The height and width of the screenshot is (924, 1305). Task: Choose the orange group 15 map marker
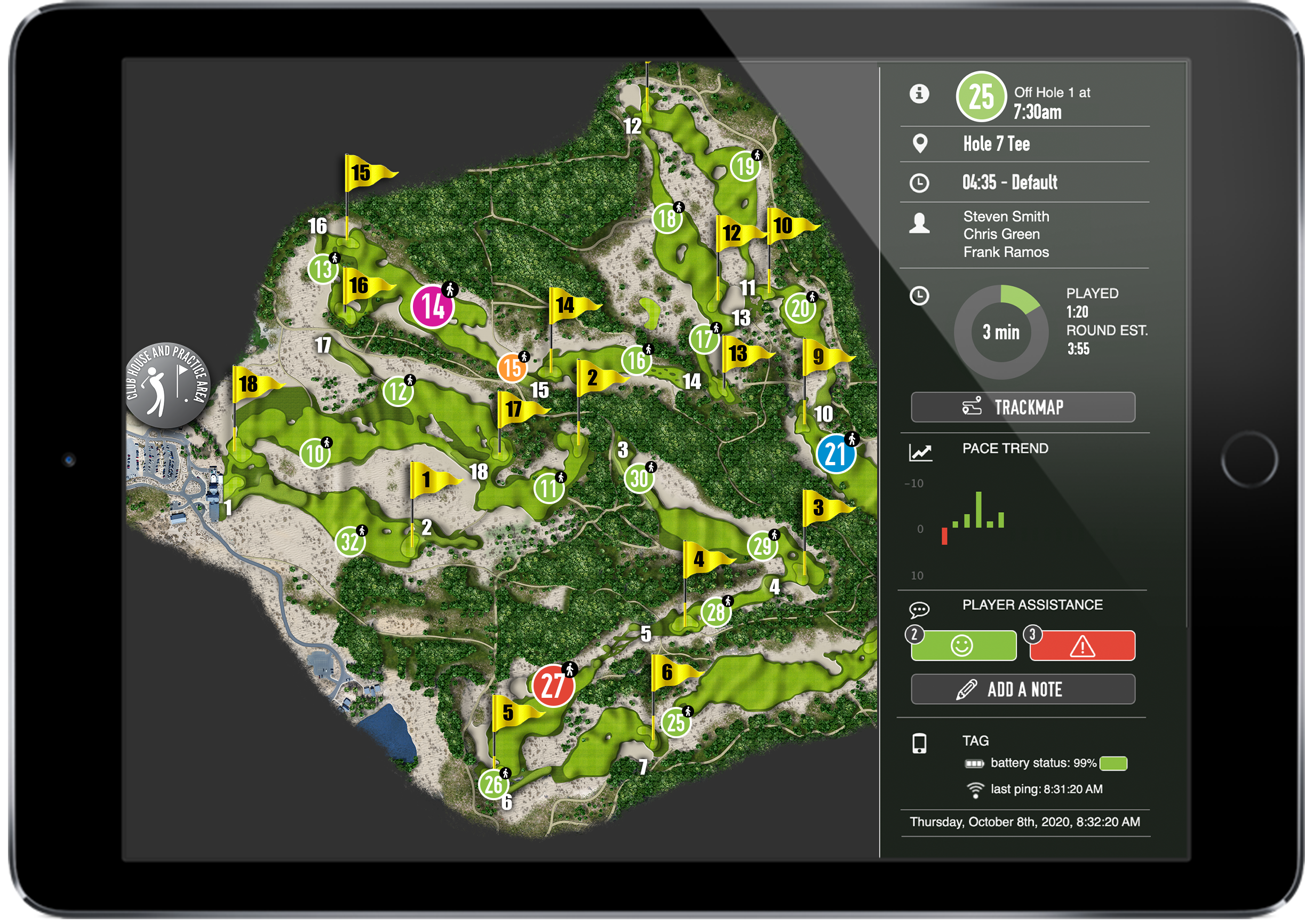coord(512,368)
